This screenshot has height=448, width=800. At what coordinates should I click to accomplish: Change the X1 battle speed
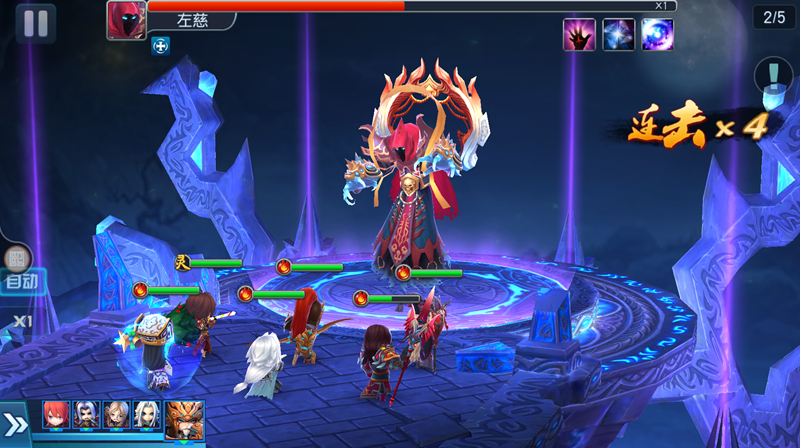[x=22, y=321]
